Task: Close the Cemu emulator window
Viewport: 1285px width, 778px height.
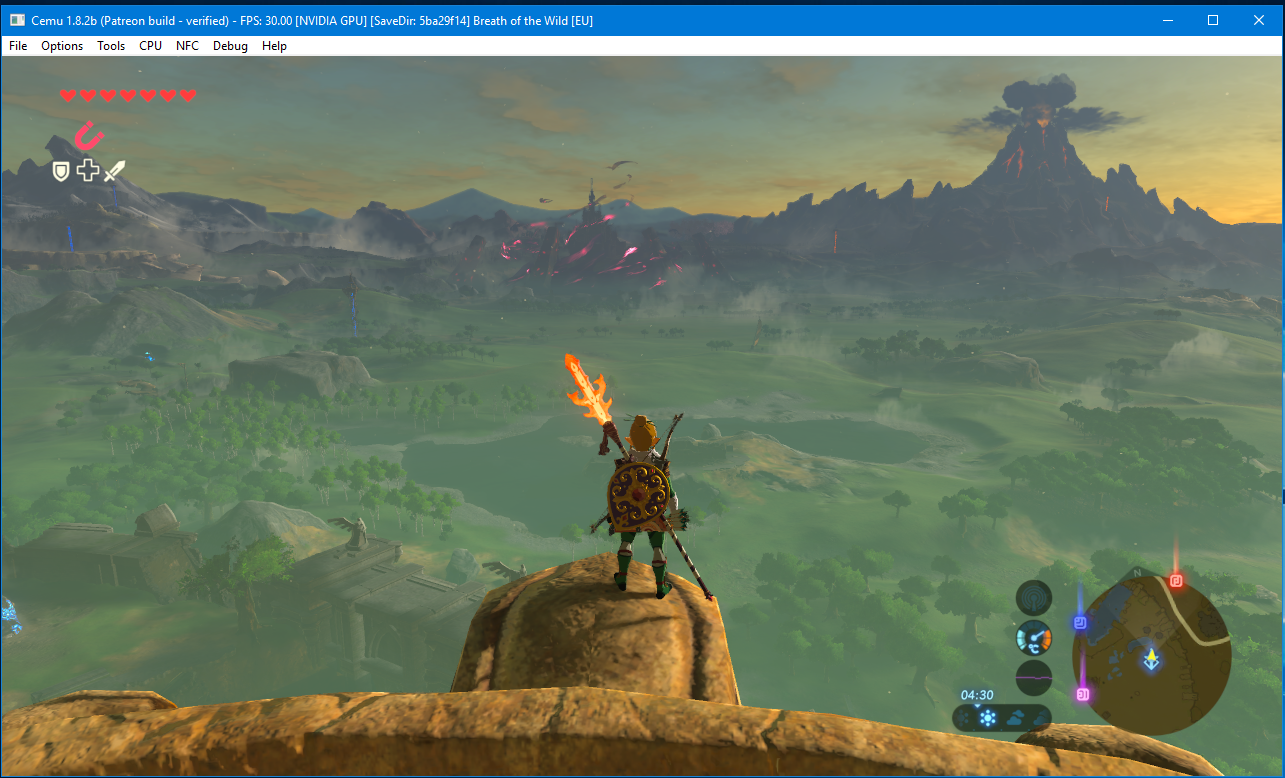Action: [x=1259, y=20]
